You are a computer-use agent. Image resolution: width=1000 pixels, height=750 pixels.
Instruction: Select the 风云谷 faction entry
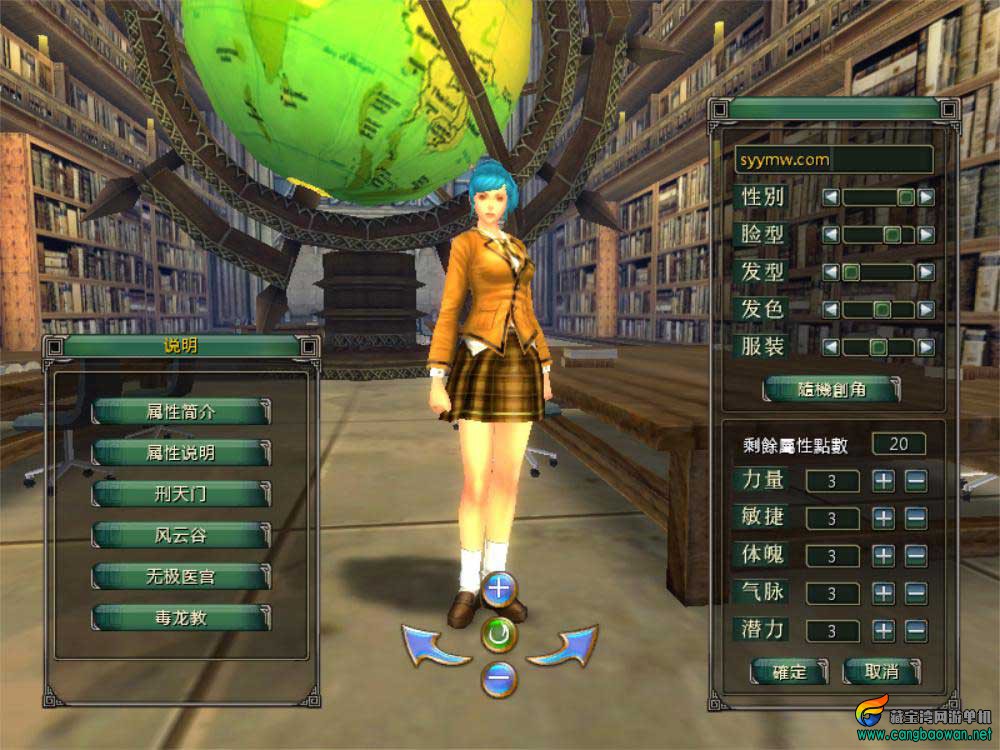tap(181, 535)
